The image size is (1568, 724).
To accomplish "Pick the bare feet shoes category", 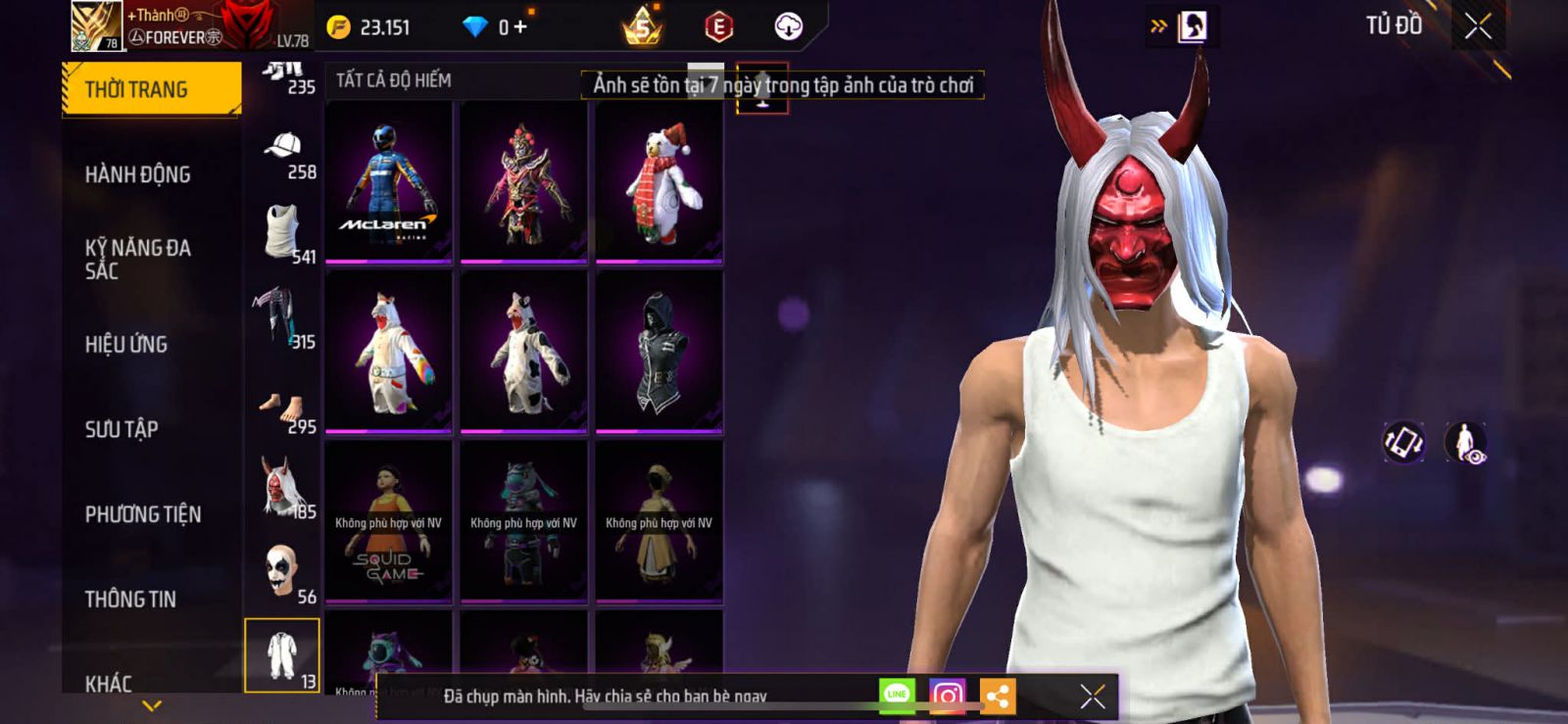I will tap(282, 405).
